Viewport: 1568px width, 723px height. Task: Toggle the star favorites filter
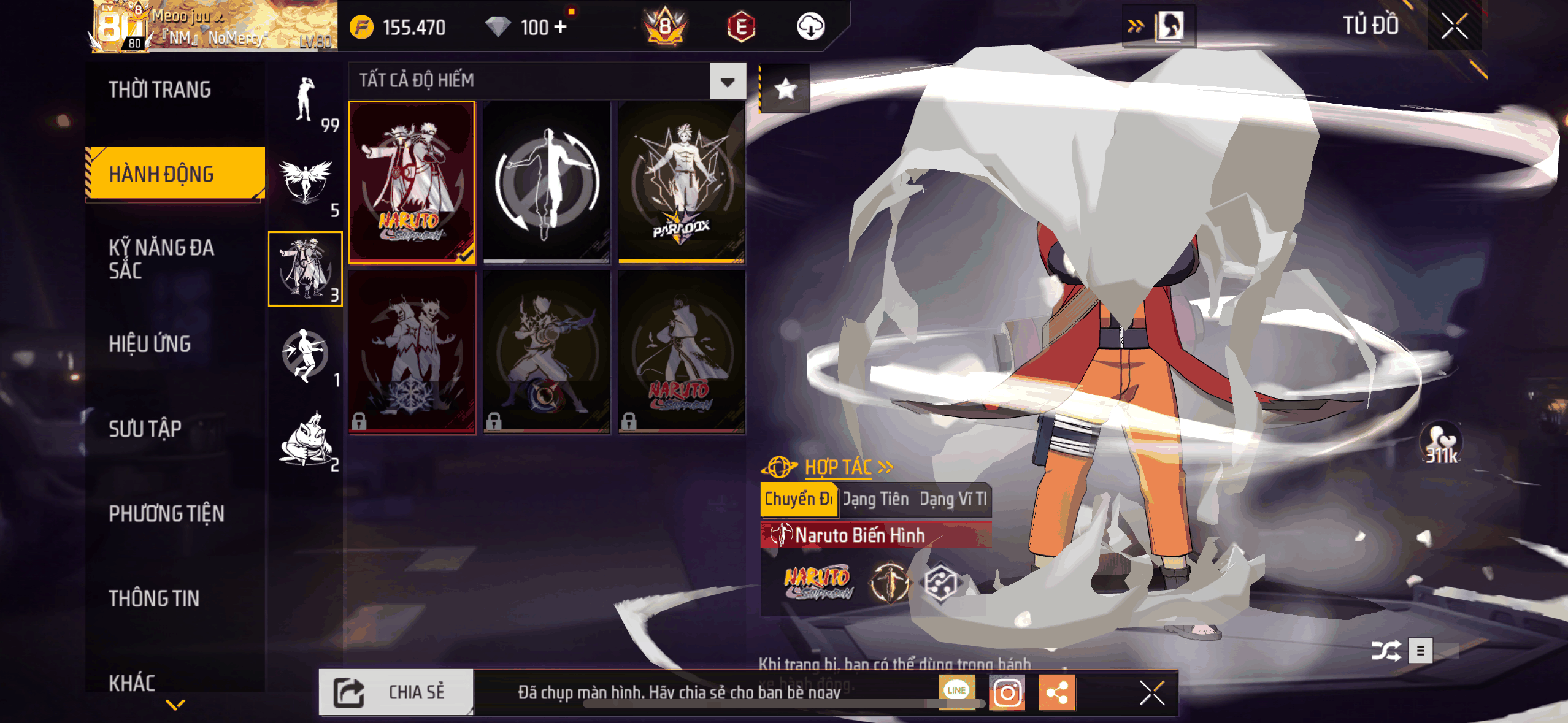(x=785, y=90)
